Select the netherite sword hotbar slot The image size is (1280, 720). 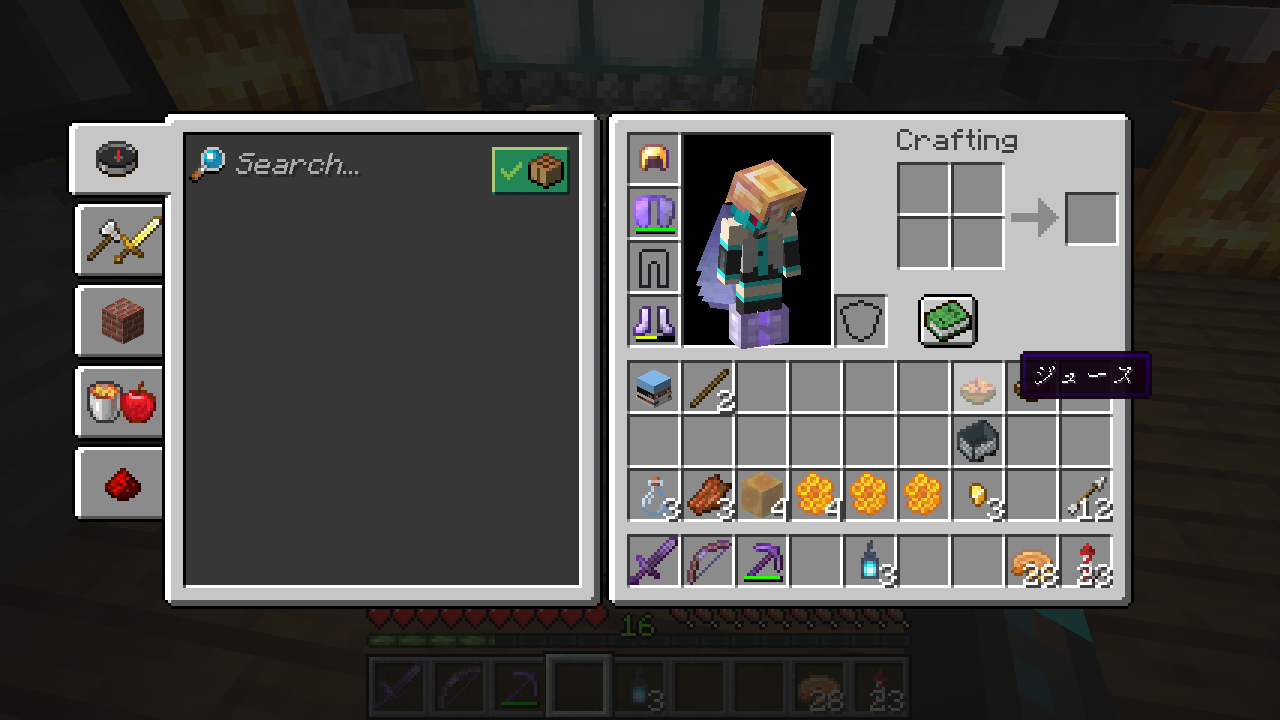[x=655, y=561]
